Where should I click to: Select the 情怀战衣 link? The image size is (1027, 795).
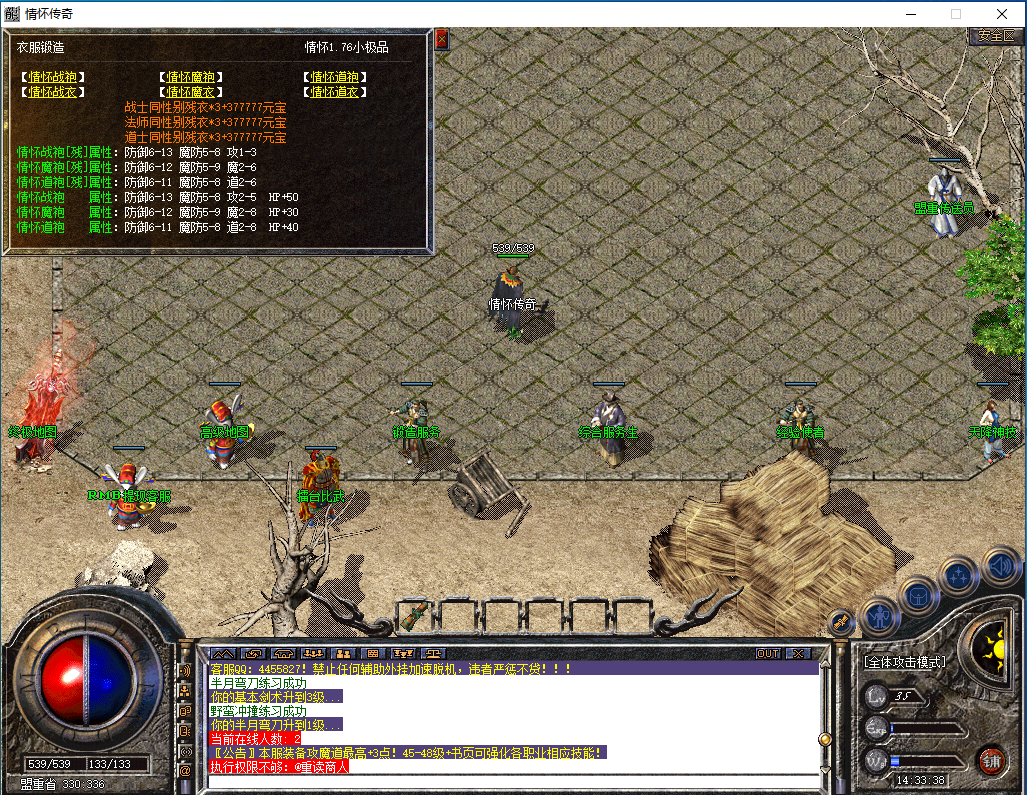(54, 92)
